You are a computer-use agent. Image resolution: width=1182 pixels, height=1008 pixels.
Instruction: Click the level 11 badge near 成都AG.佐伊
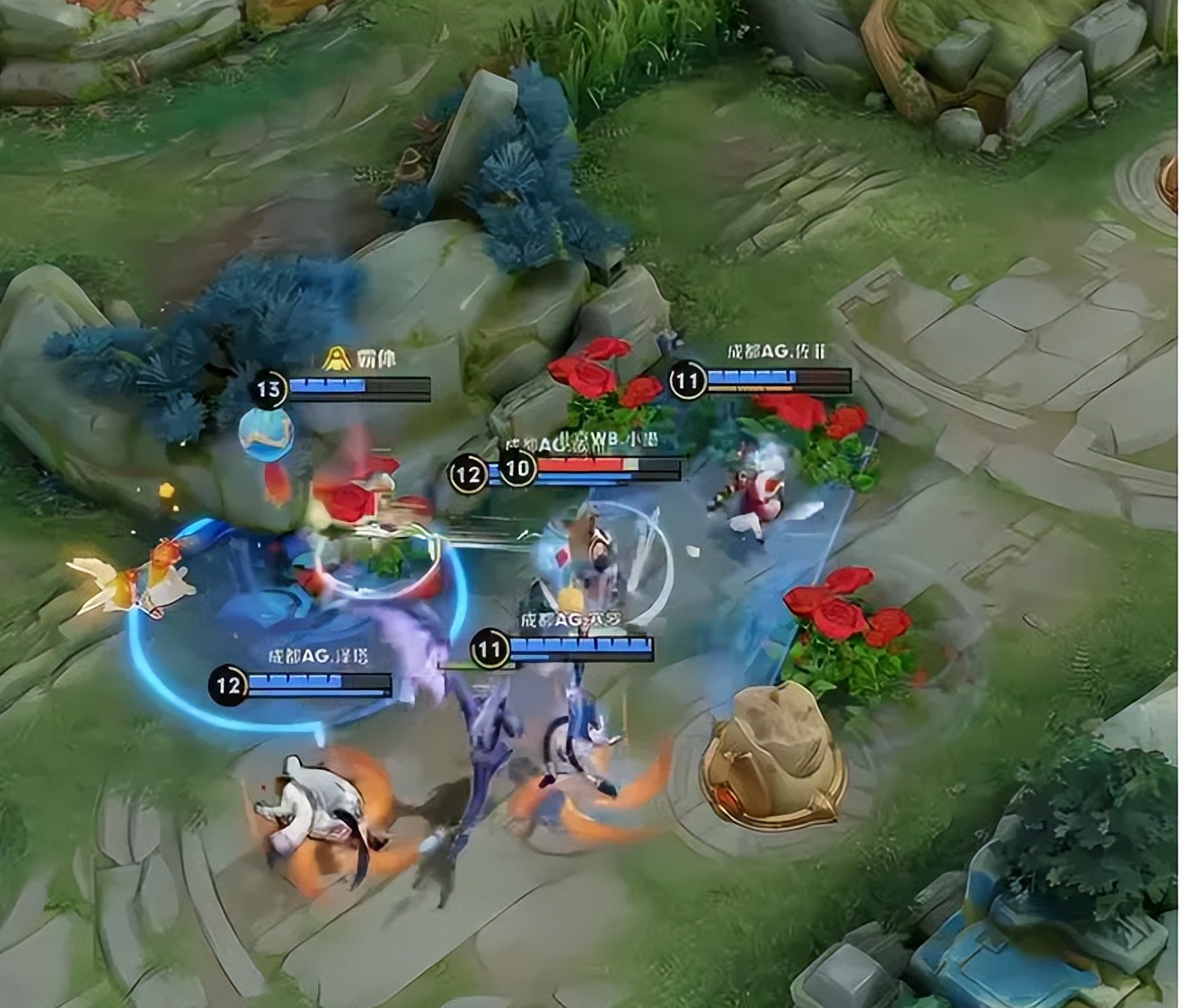[686, 379]
